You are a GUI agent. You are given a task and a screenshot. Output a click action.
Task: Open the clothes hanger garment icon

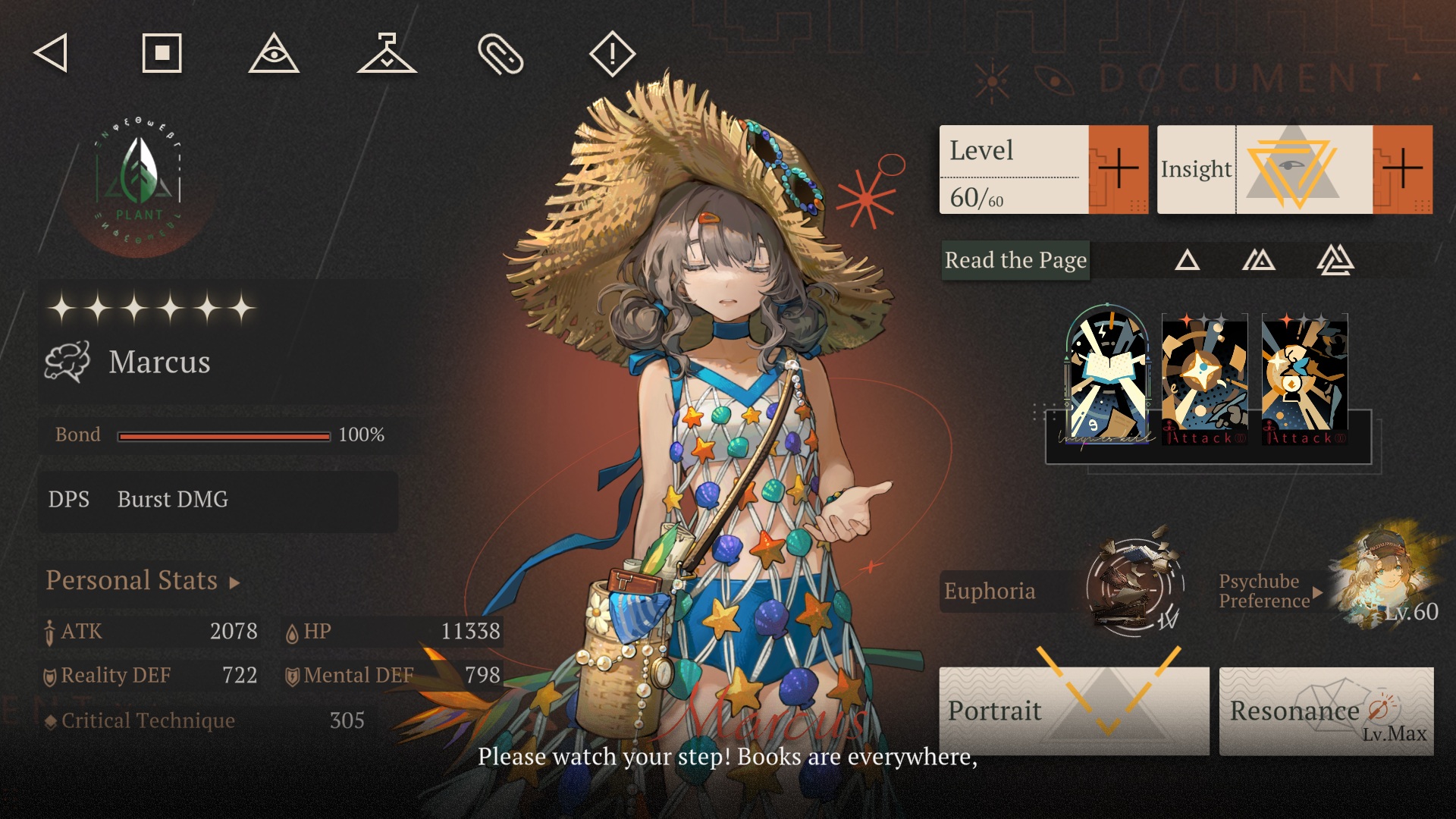387,54
